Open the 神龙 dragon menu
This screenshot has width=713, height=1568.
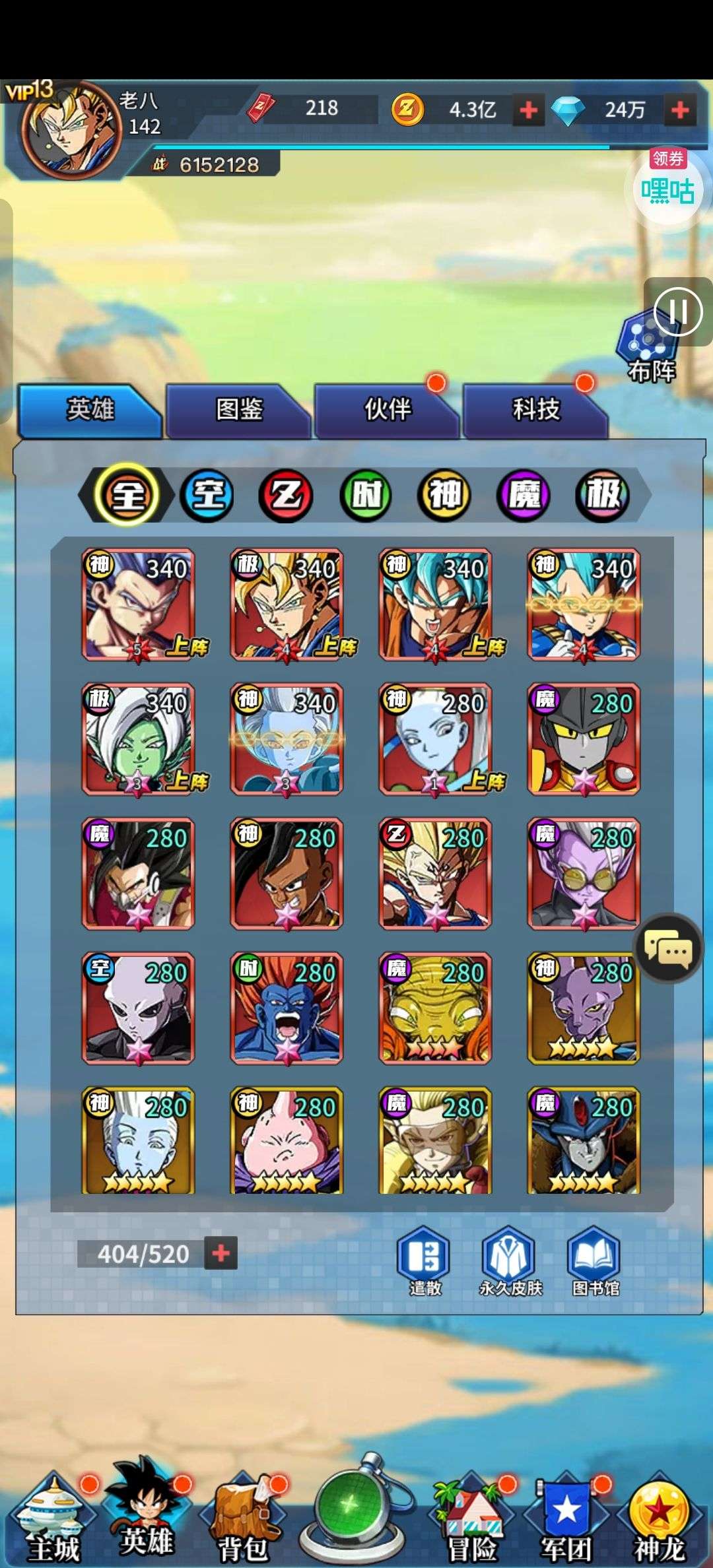(x=659, y=1524)
